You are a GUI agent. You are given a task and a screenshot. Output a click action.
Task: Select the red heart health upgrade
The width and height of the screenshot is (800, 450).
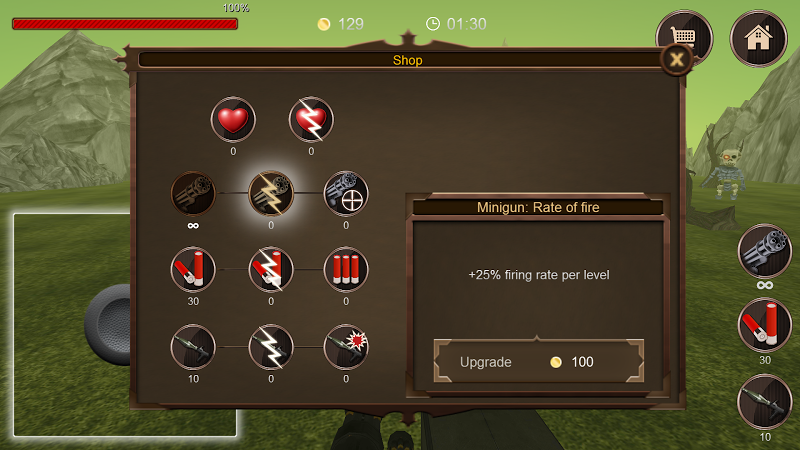click(233, 121)
